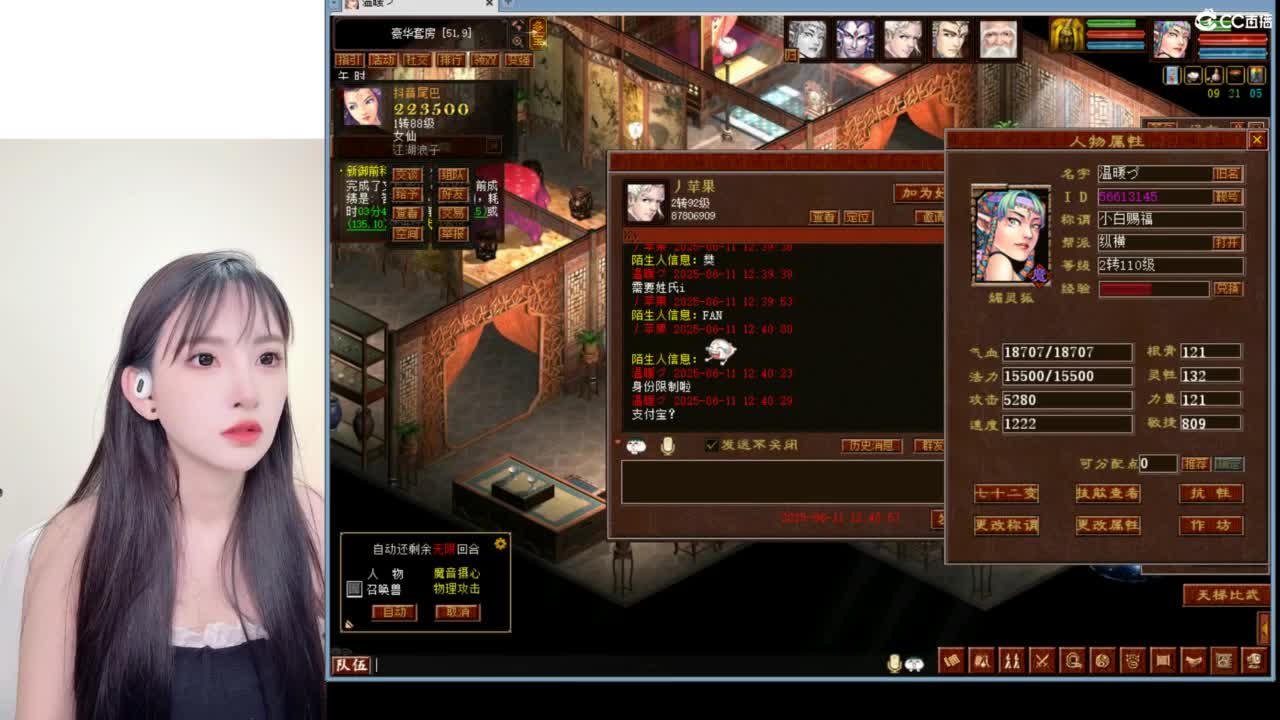Click the red 经验 experience bar
The image size is (1280, 720).
(x=1152, y=288)
